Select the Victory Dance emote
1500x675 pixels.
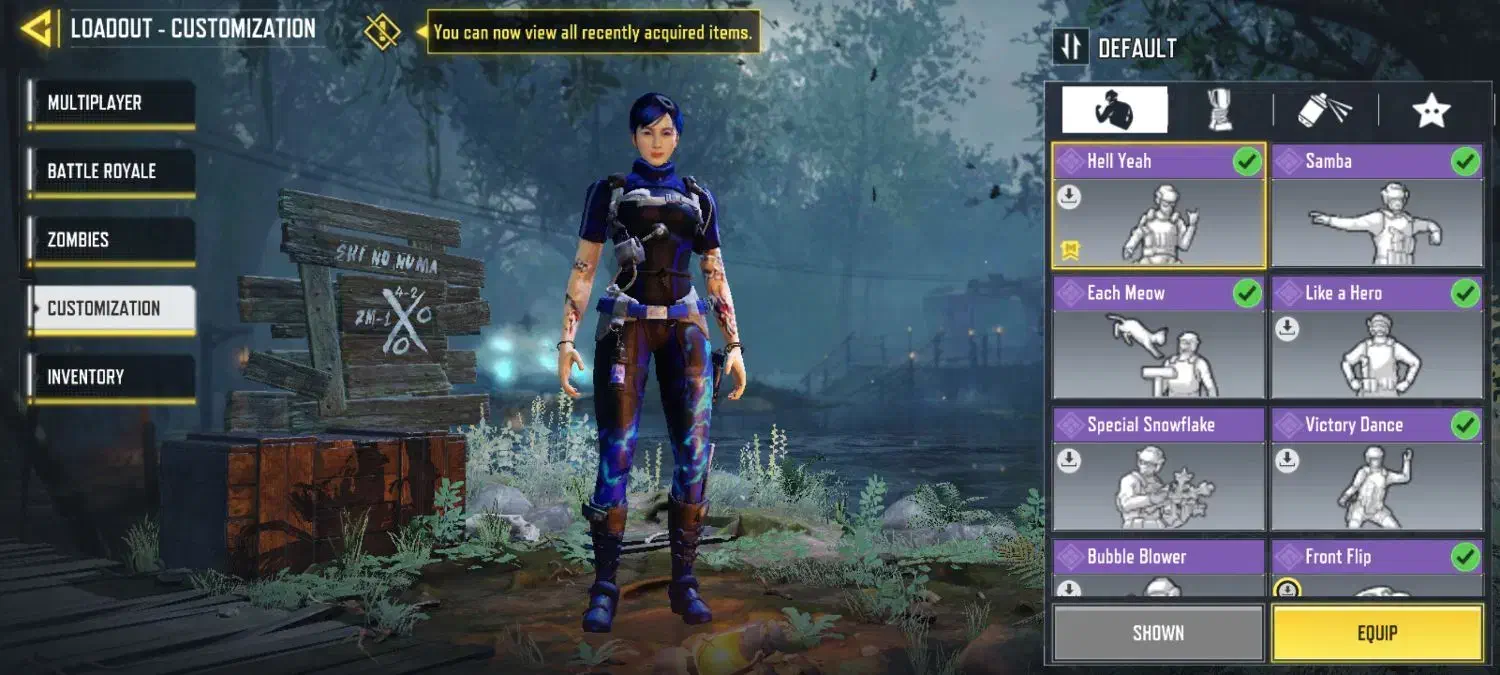point(1377,470)
